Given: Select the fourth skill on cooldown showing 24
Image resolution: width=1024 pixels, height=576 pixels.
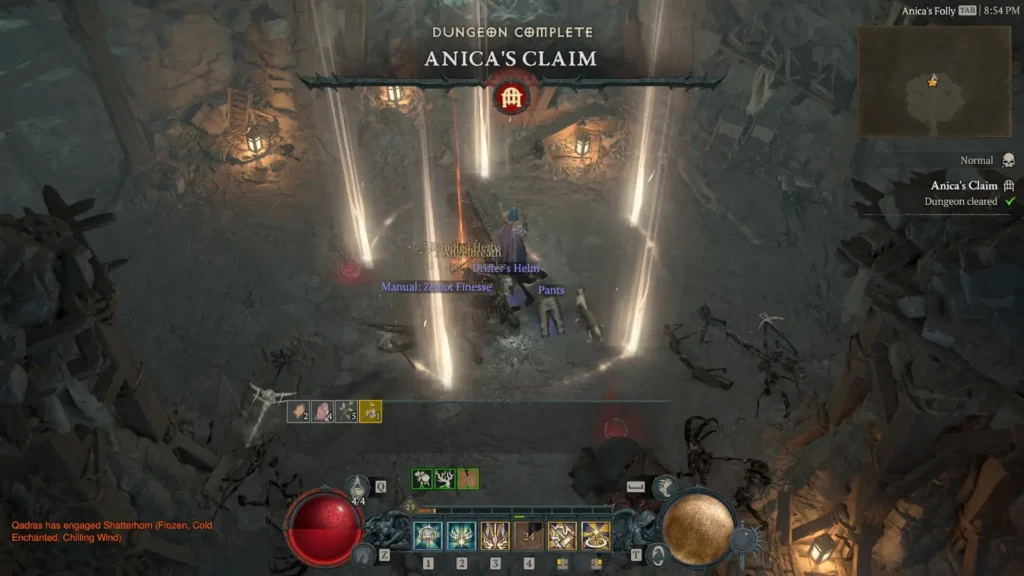Looking at the screenshot, I should [529, 536].
